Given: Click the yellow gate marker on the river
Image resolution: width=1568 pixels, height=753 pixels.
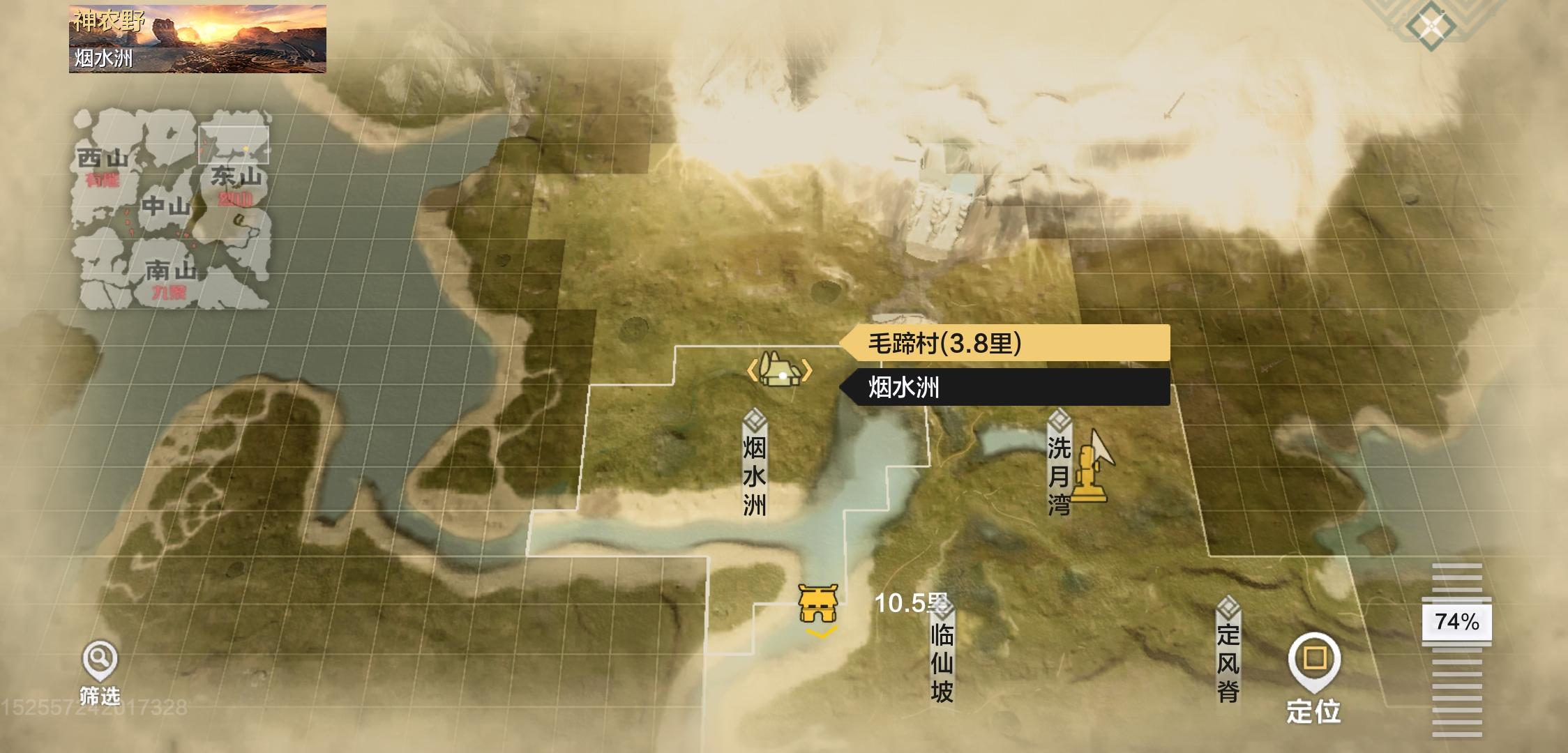Looking at the screenshot, I should [x=817, y=604].
